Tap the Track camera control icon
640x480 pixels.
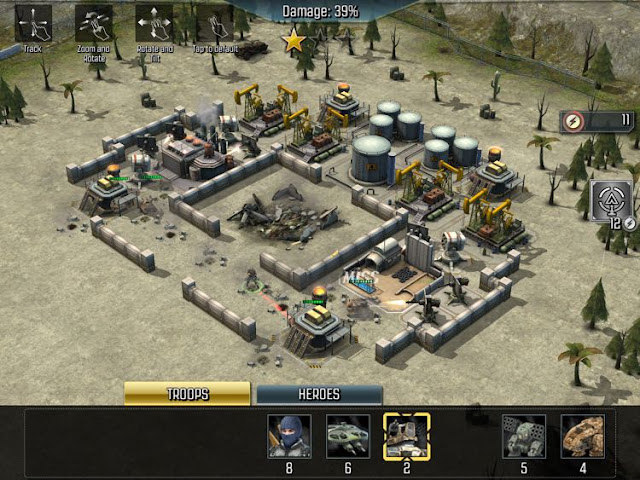[x=34, y=22]
